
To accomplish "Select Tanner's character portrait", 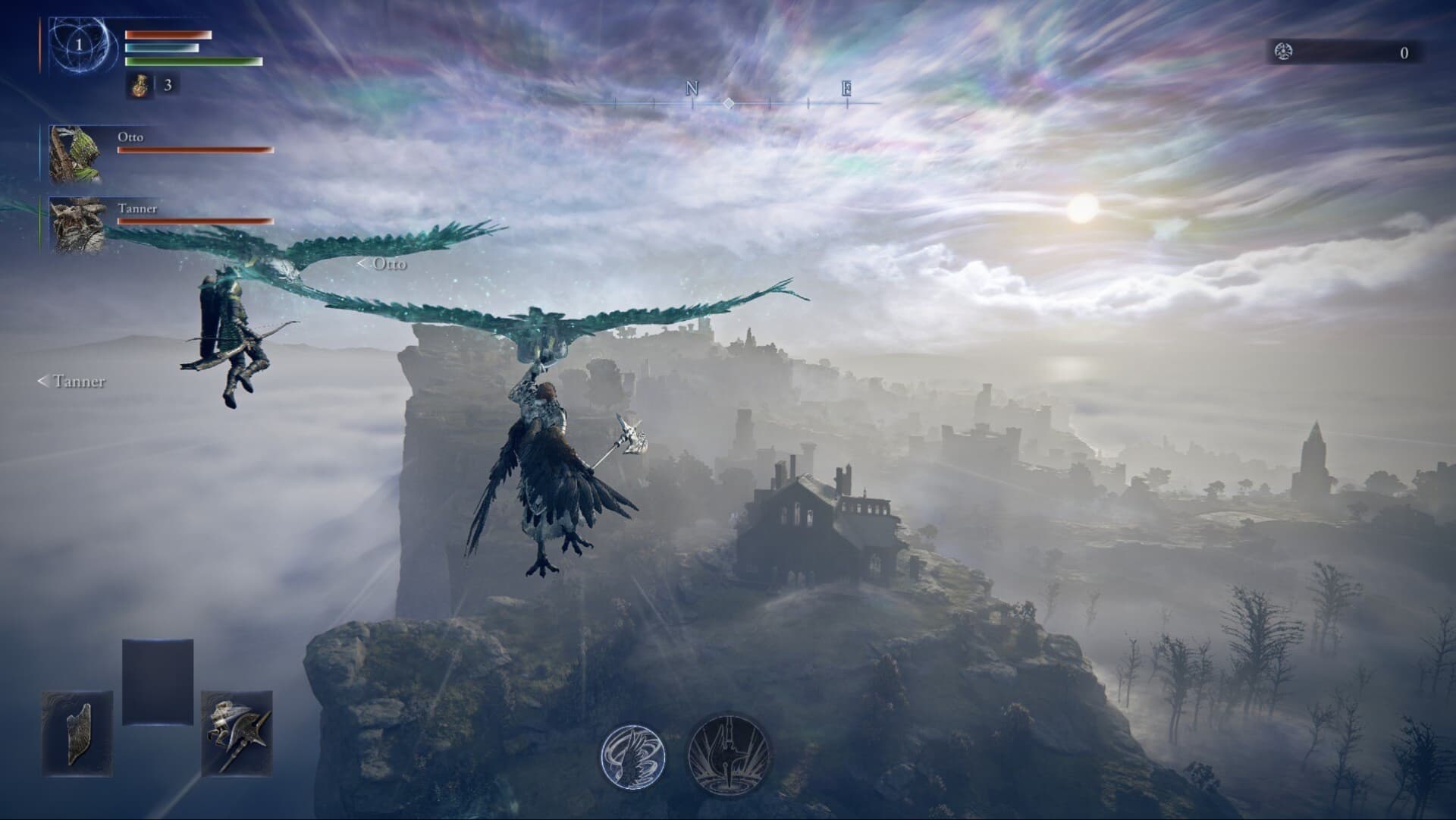I will pos(78,222).
